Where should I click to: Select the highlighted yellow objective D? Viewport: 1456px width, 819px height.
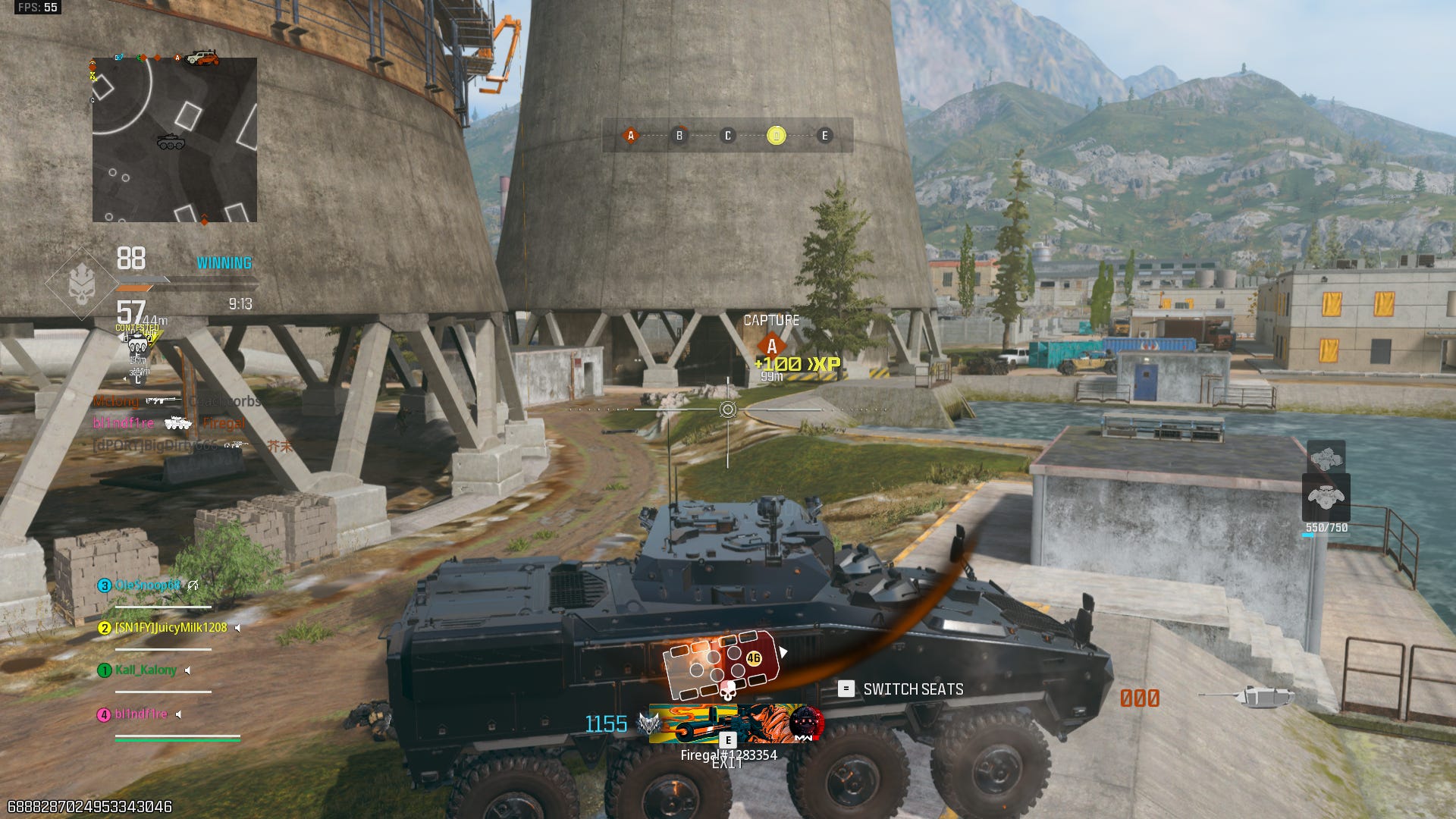click(776, 136)
